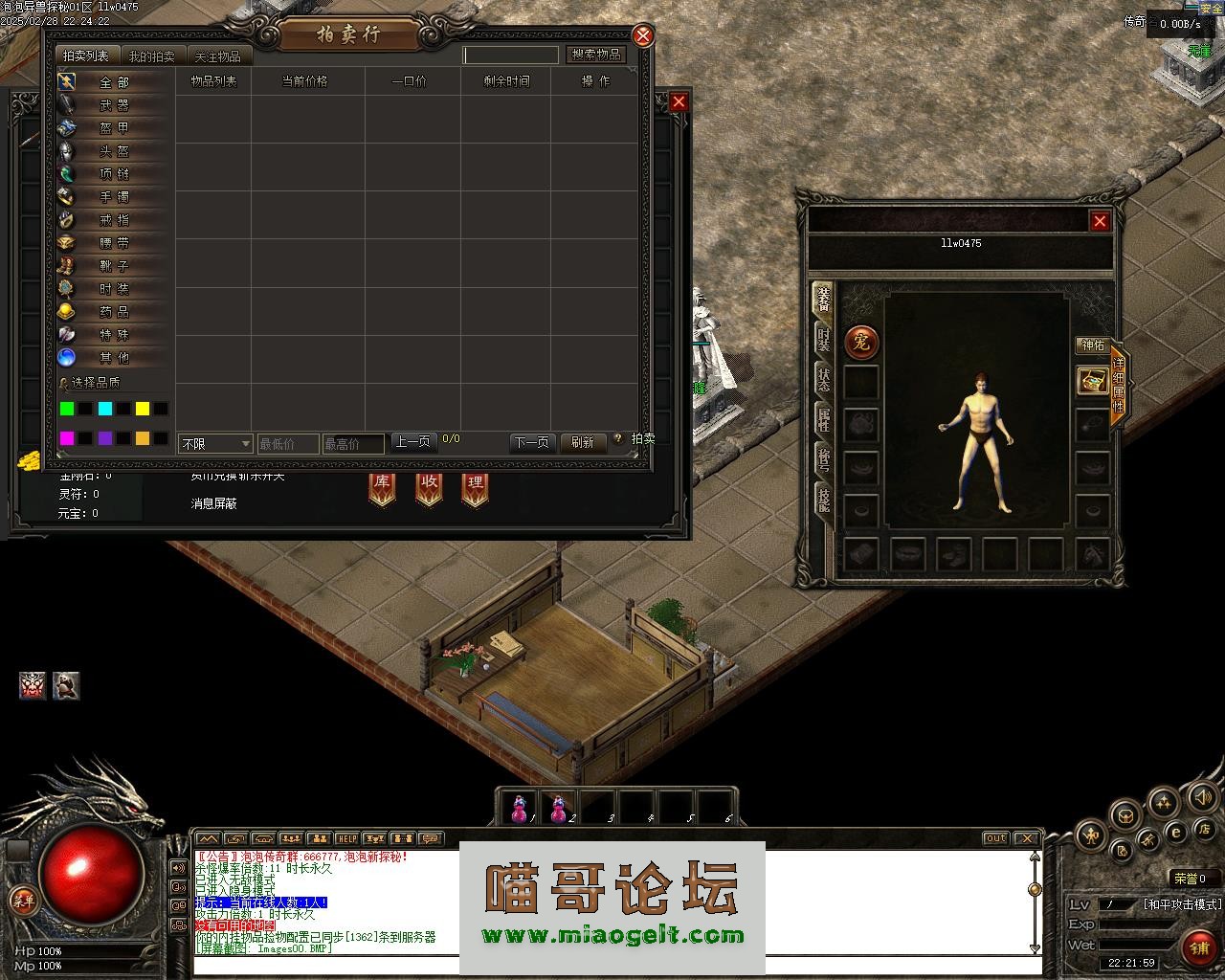
Task: Click the 搜索物品 search button
Action: pos(596,55)
